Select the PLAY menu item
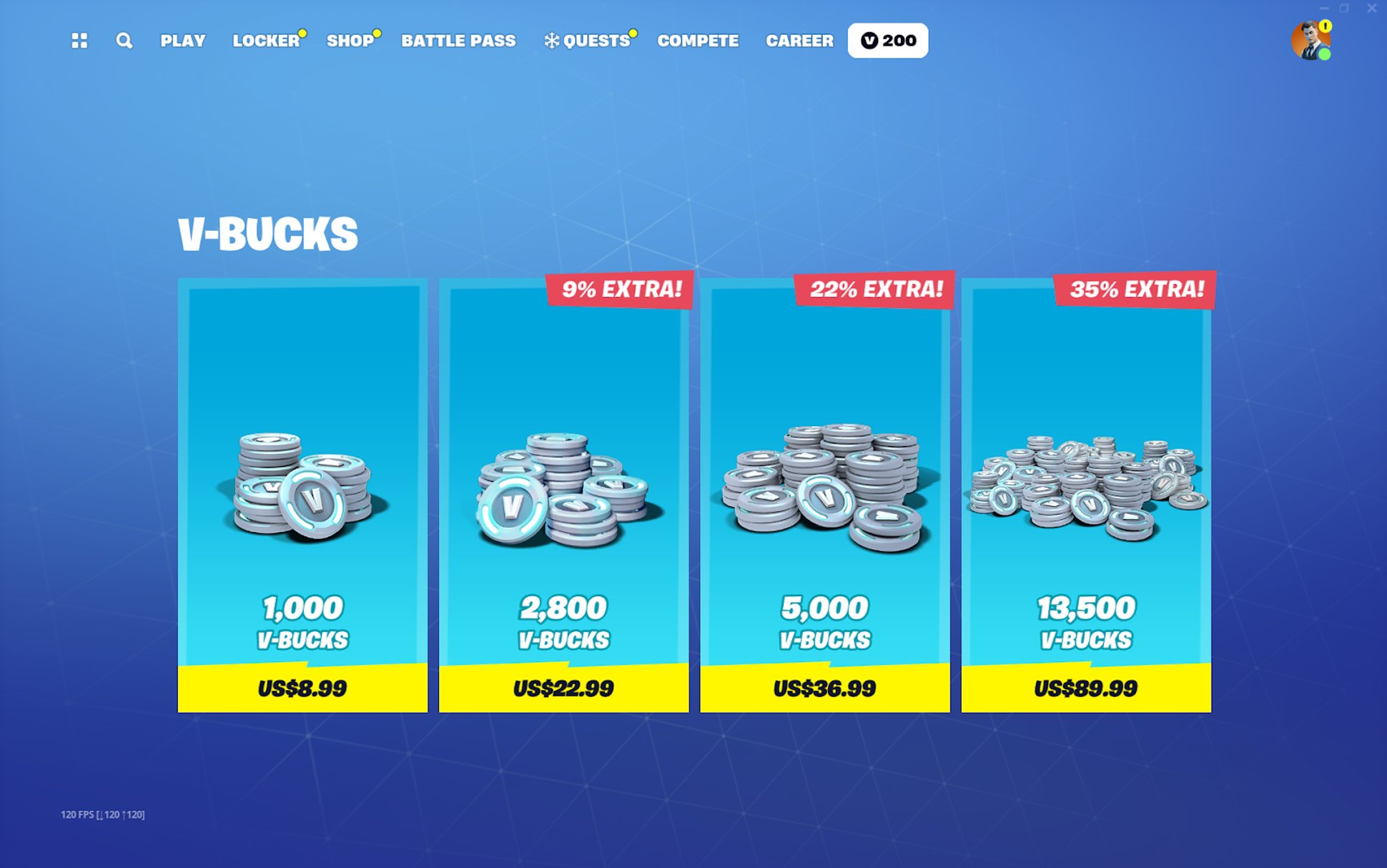1387x868 pixels. click(182, 41)
